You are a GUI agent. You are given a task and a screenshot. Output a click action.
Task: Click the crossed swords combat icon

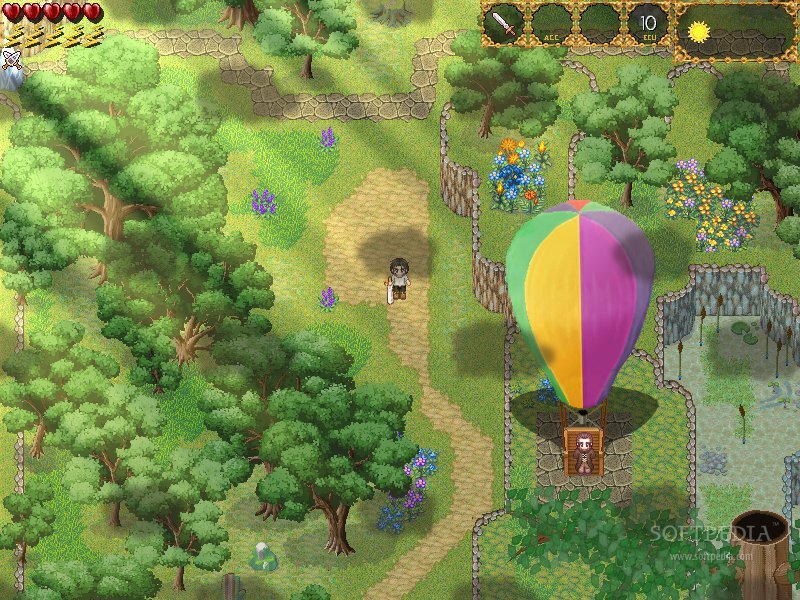pos(11,59)
